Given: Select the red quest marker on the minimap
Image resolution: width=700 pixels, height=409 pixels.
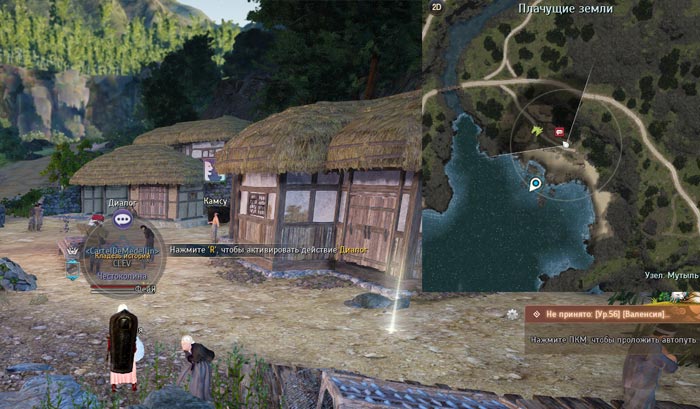Looking at the screenshot, I should coord(560,130).
